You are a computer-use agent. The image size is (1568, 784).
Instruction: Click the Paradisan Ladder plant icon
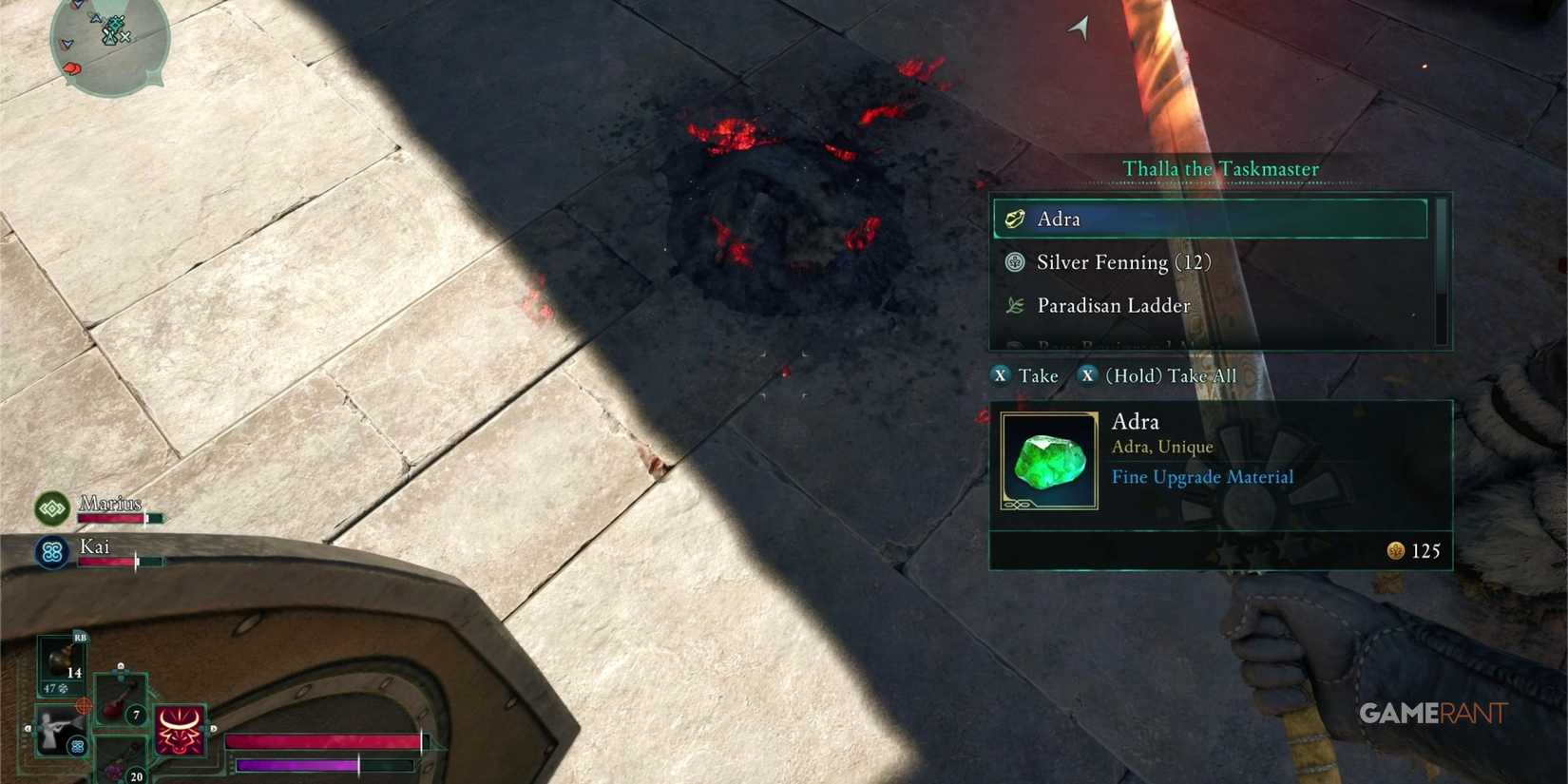coord(1013,306)
